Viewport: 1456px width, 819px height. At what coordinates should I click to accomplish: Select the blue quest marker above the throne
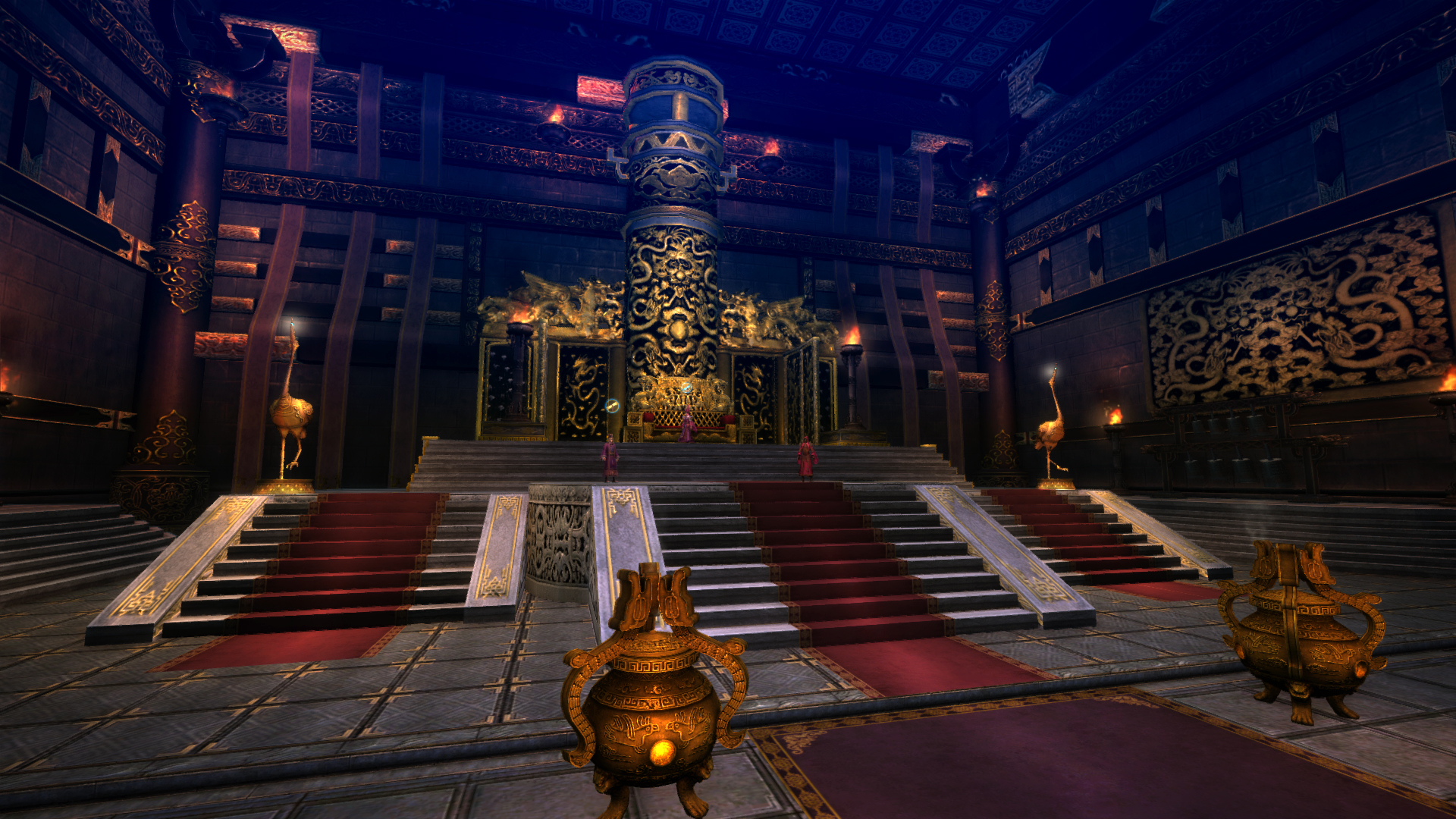(x=686, y=388)
